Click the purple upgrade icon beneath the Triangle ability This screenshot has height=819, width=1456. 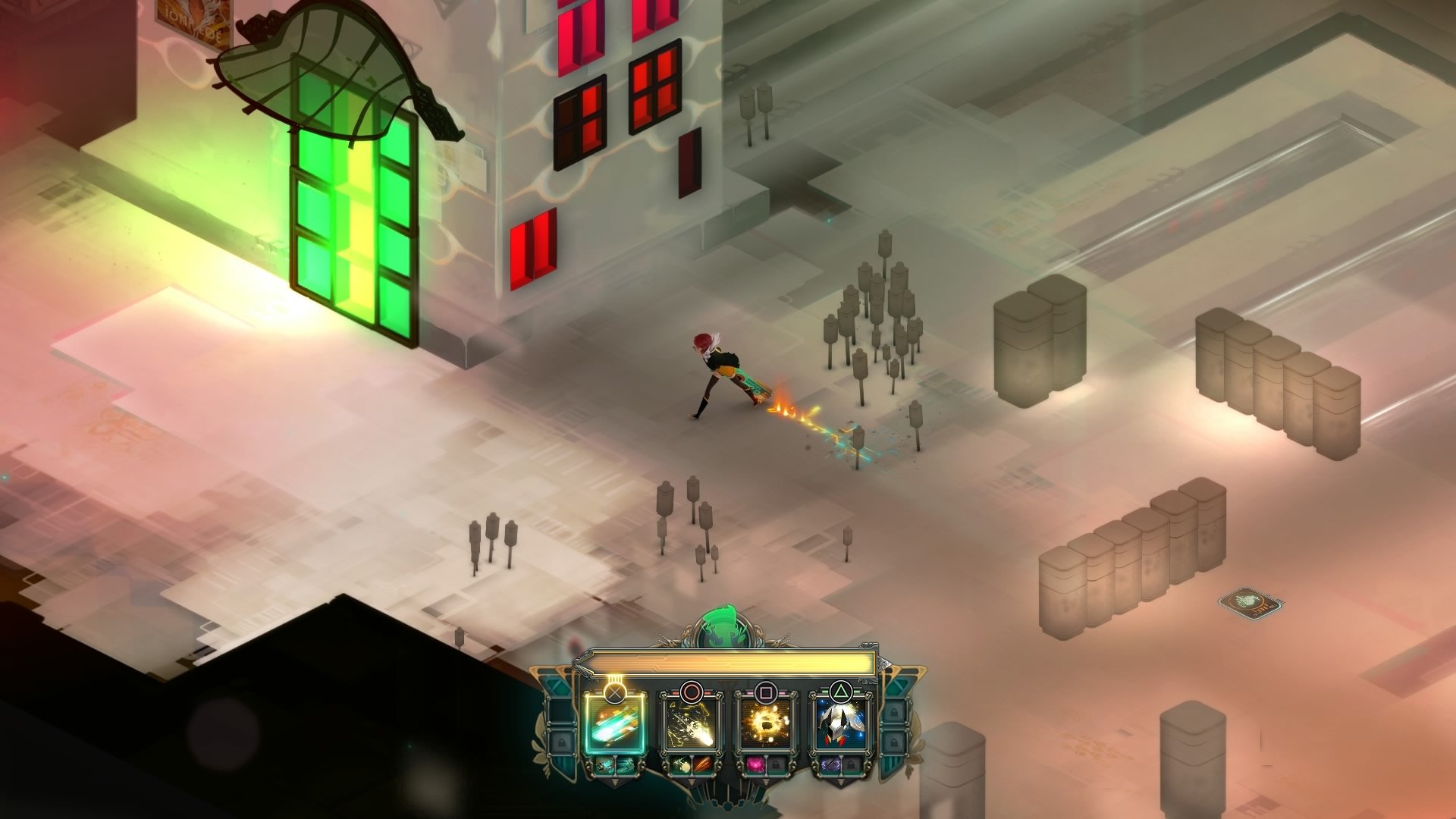point(830,765)
